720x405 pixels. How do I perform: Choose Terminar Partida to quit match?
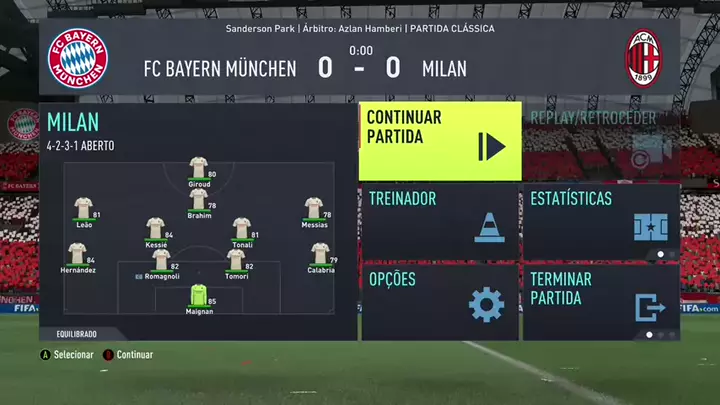point(600,300)
